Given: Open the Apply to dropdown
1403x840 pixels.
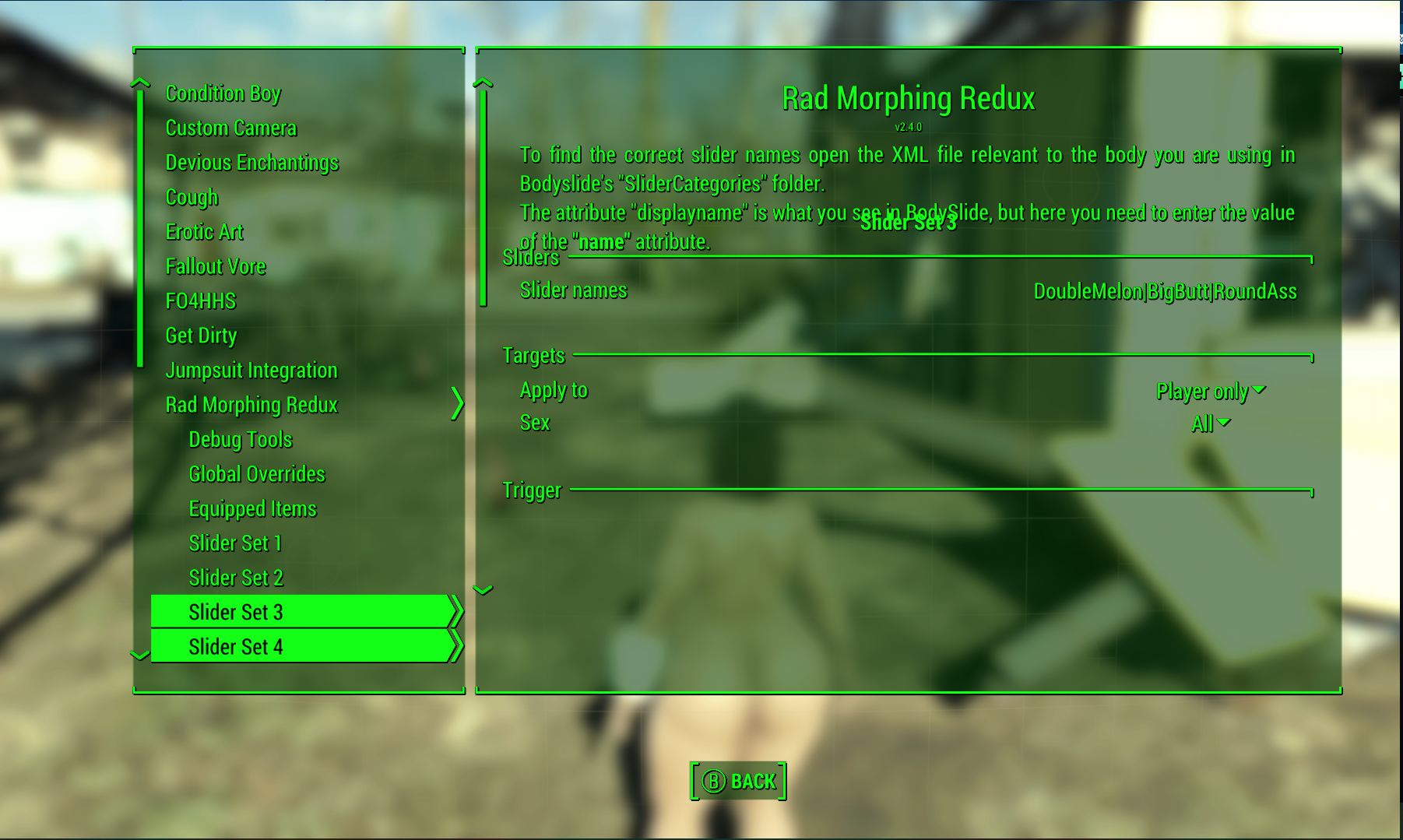Looking at the screenshot, I should (1210, 392).
